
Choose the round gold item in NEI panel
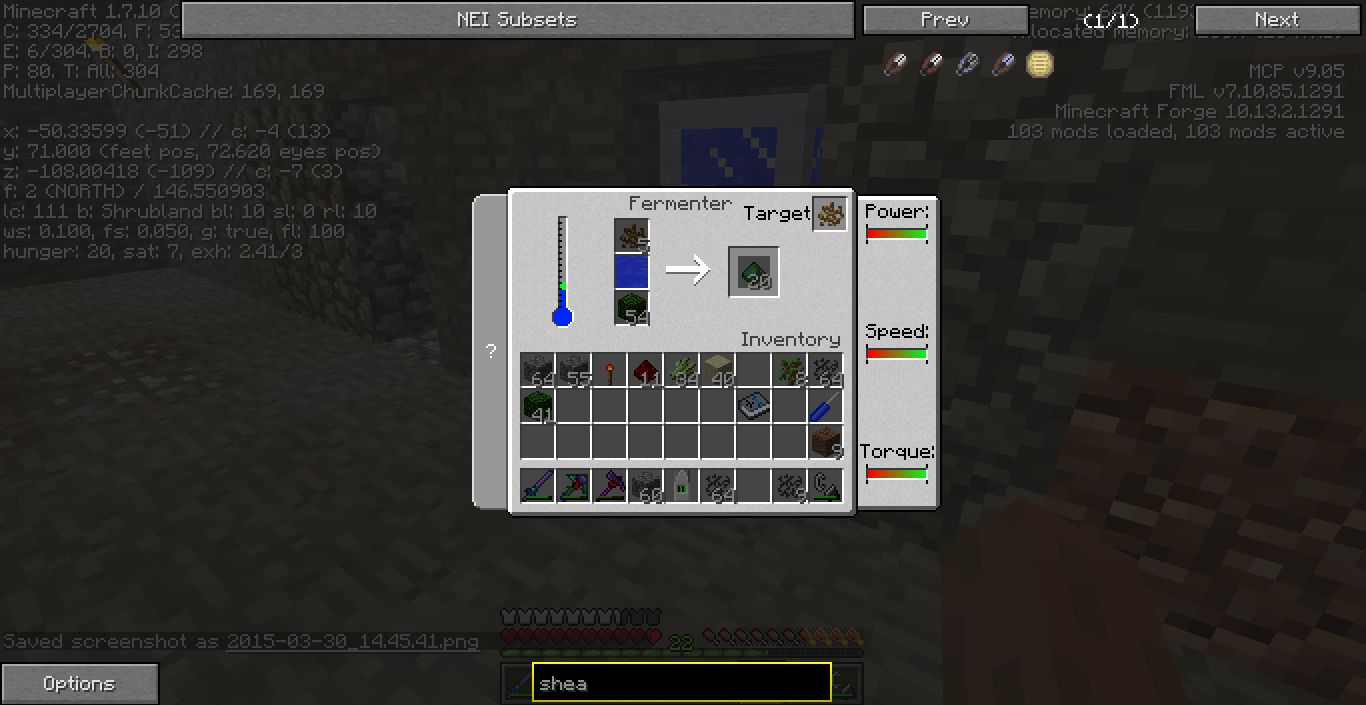point(1040,65)
